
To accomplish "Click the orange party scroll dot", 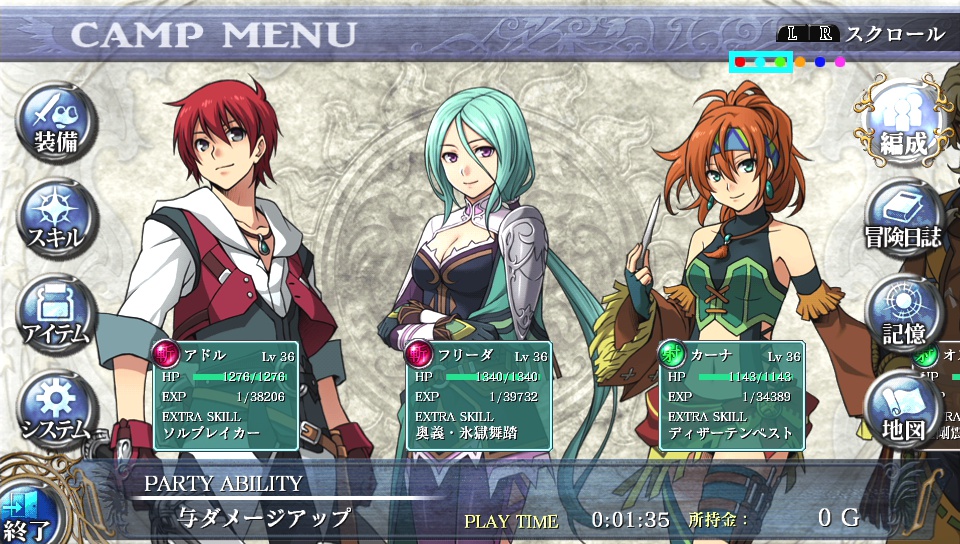I will [x=800, y=62].
